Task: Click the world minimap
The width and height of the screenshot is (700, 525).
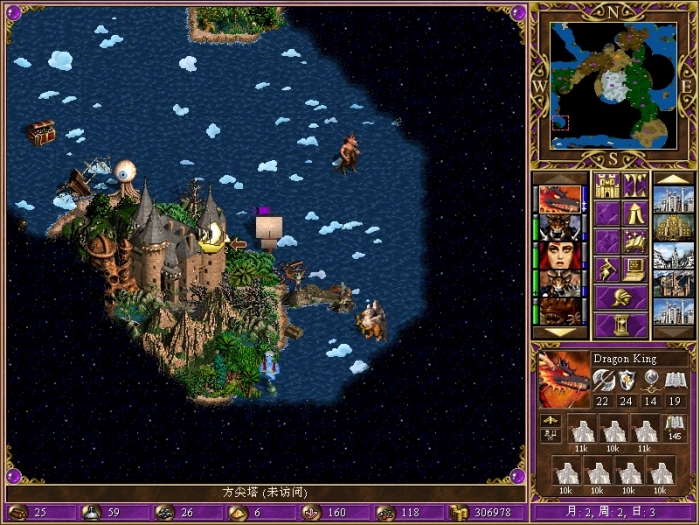Action: pos(613,83)
